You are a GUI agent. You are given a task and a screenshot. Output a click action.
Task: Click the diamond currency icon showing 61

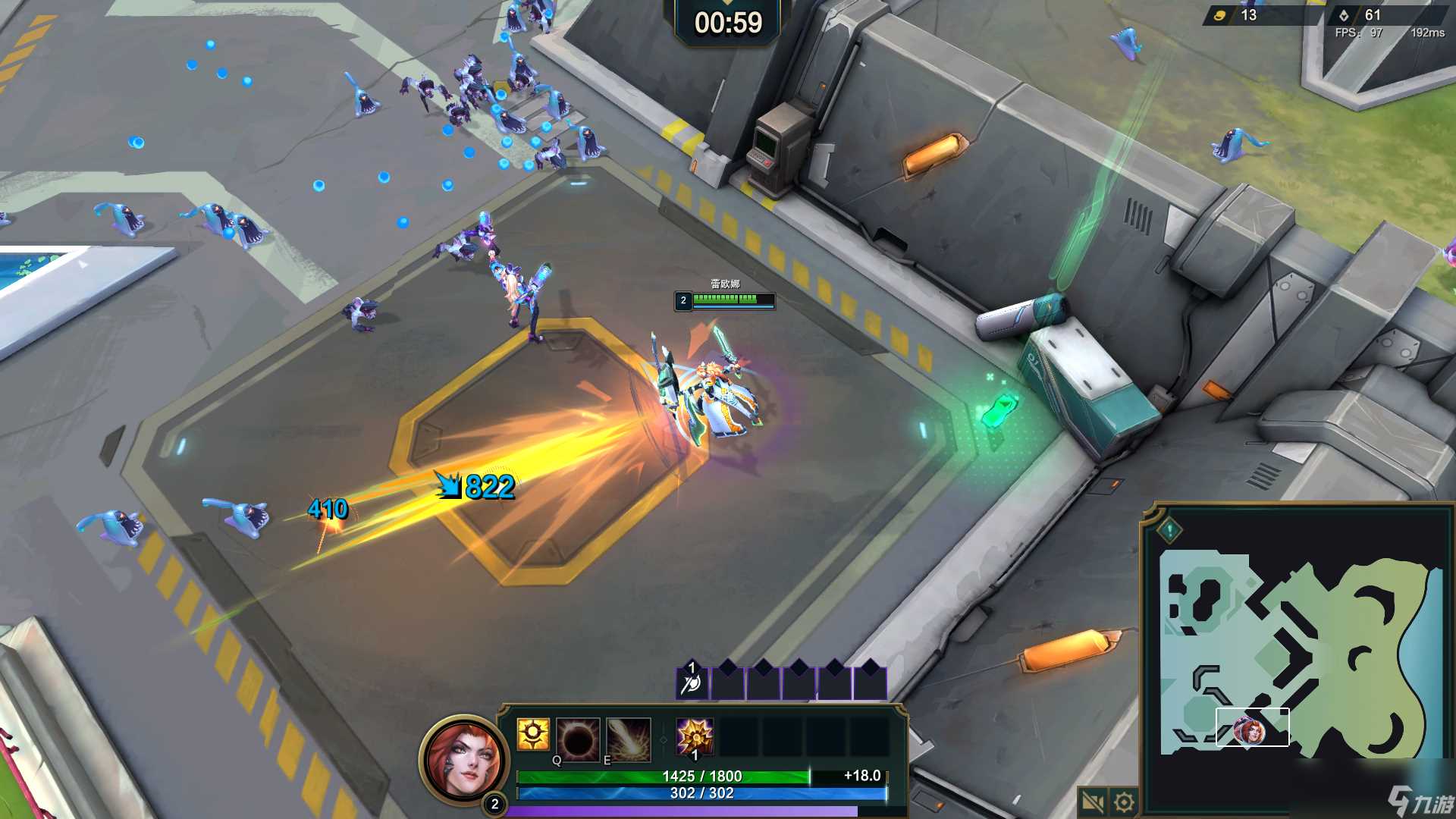pyautogui.click(x=1344, y=14)
